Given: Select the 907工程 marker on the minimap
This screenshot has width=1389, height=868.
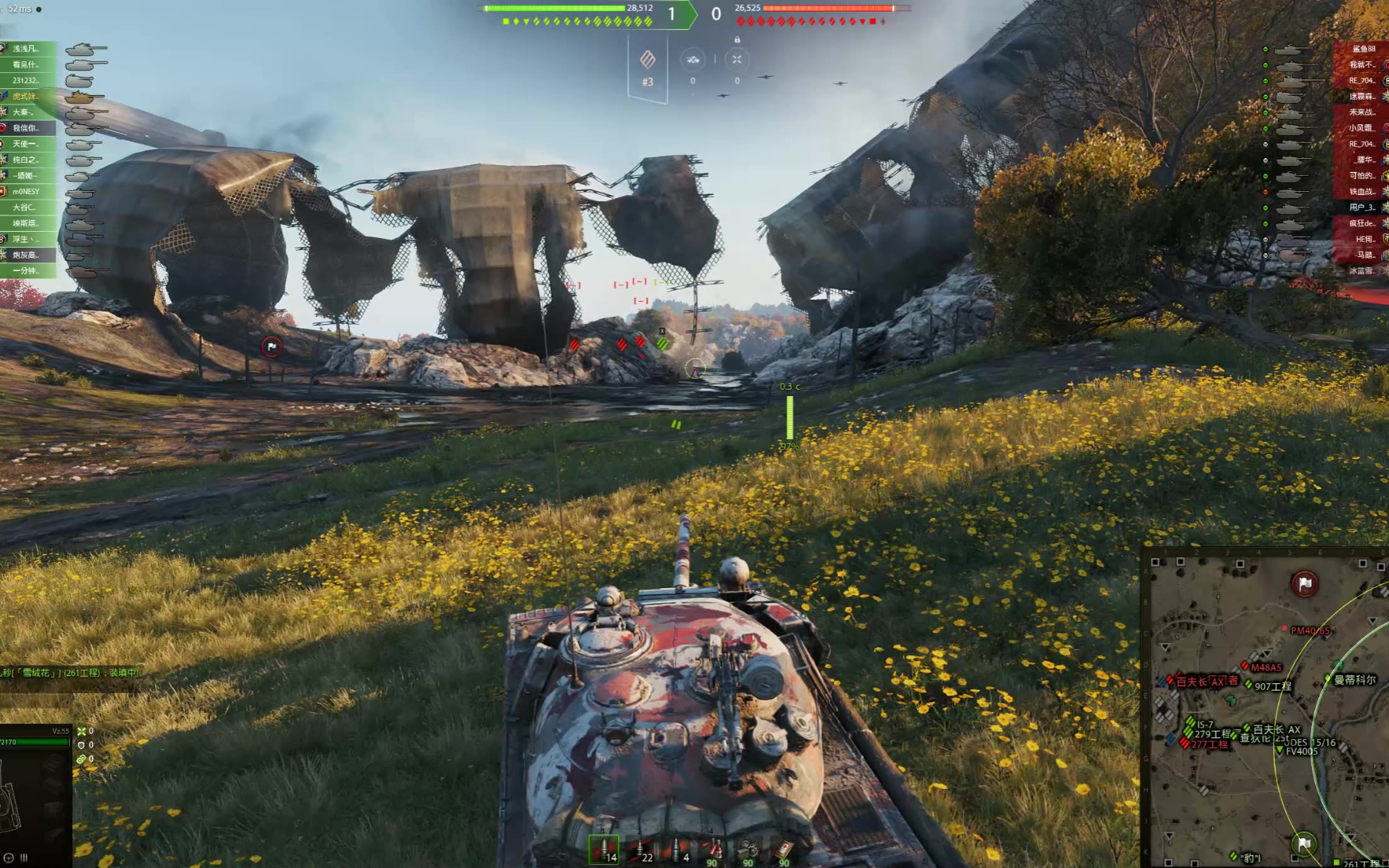Looking at the screenshot, I should click(x=1272, y=686).
